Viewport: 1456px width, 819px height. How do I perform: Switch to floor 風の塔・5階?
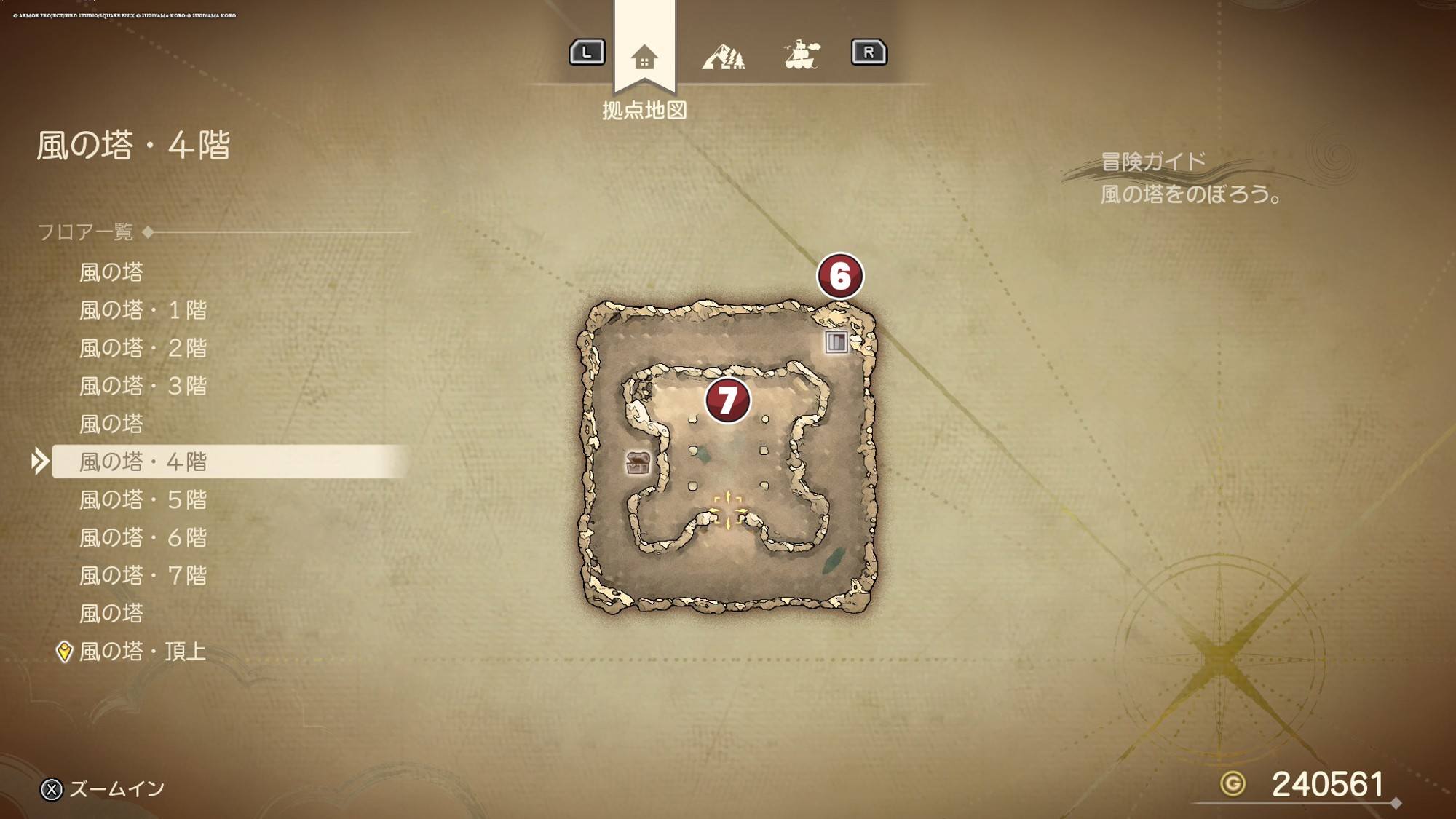click(143, 499)
